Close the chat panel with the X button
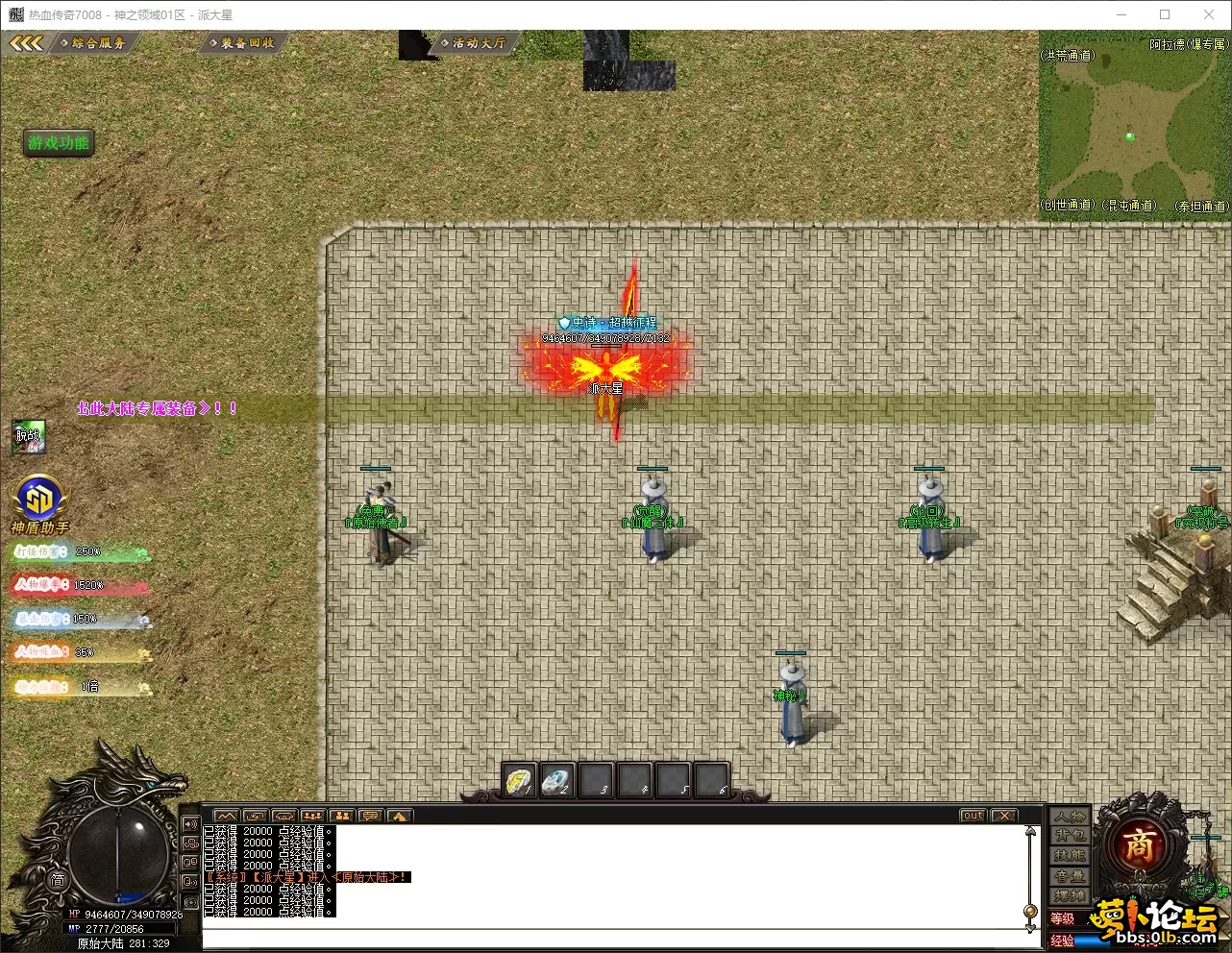The height and width of the screenshot is (953, 1232). click(1004, 816)
